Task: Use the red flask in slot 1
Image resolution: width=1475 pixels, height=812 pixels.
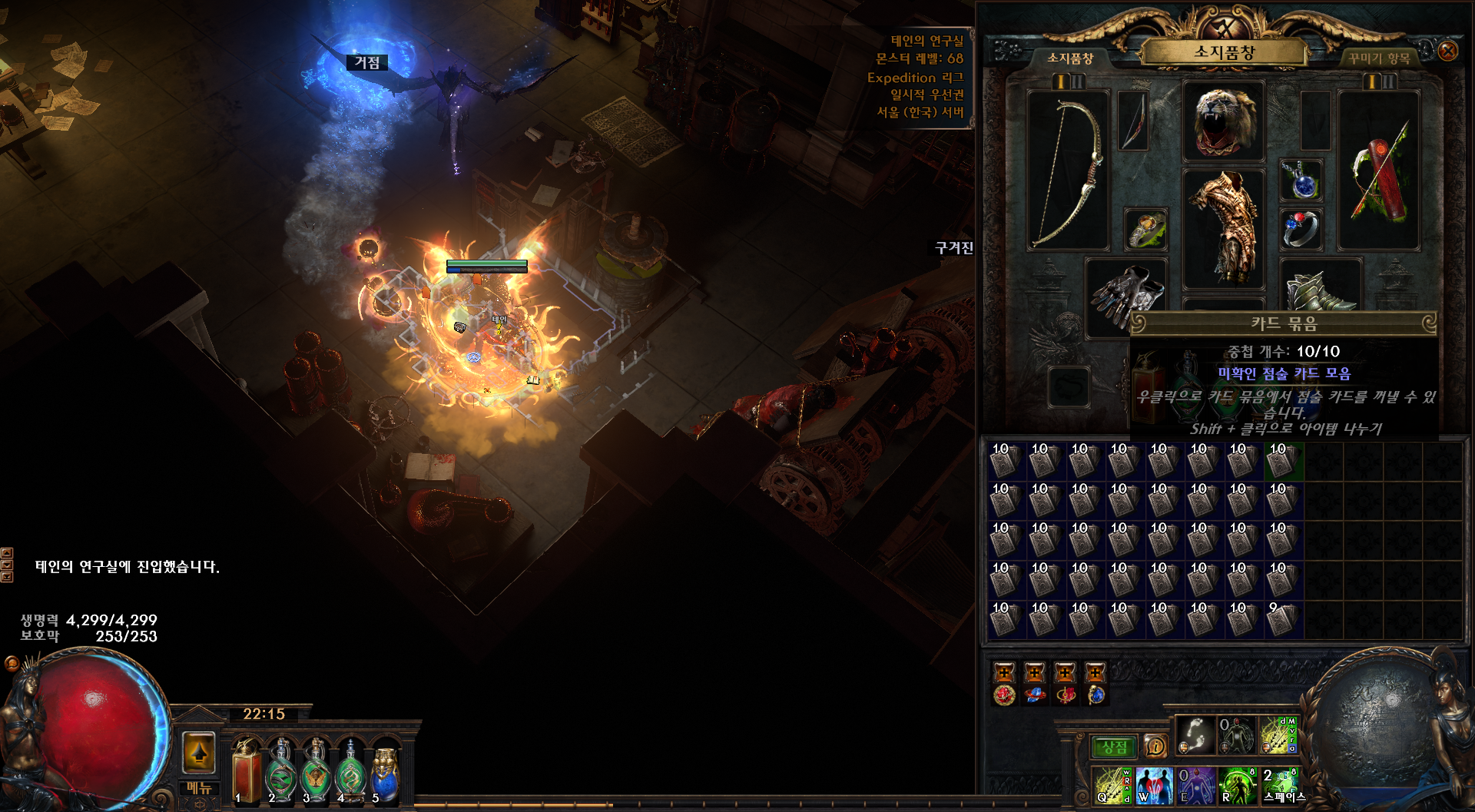Action: pos(247,772)
